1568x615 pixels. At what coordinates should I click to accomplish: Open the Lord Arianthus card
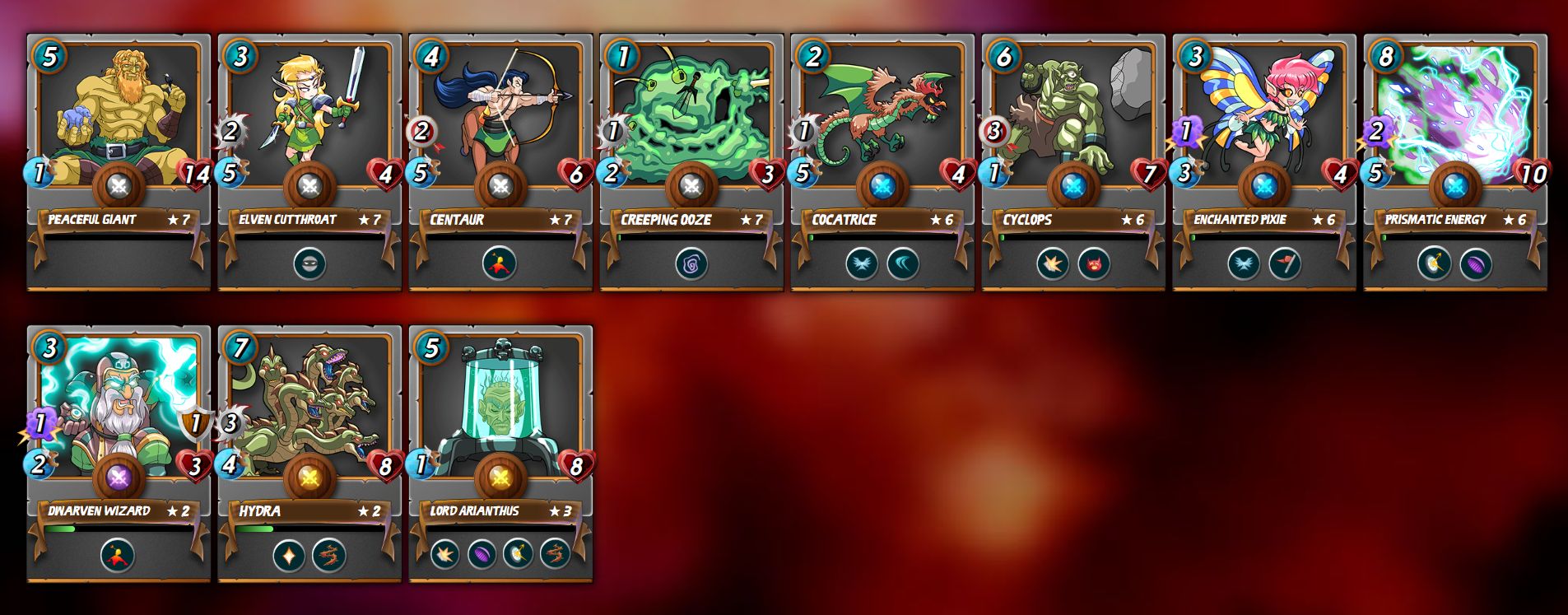(x=500, y=408)
